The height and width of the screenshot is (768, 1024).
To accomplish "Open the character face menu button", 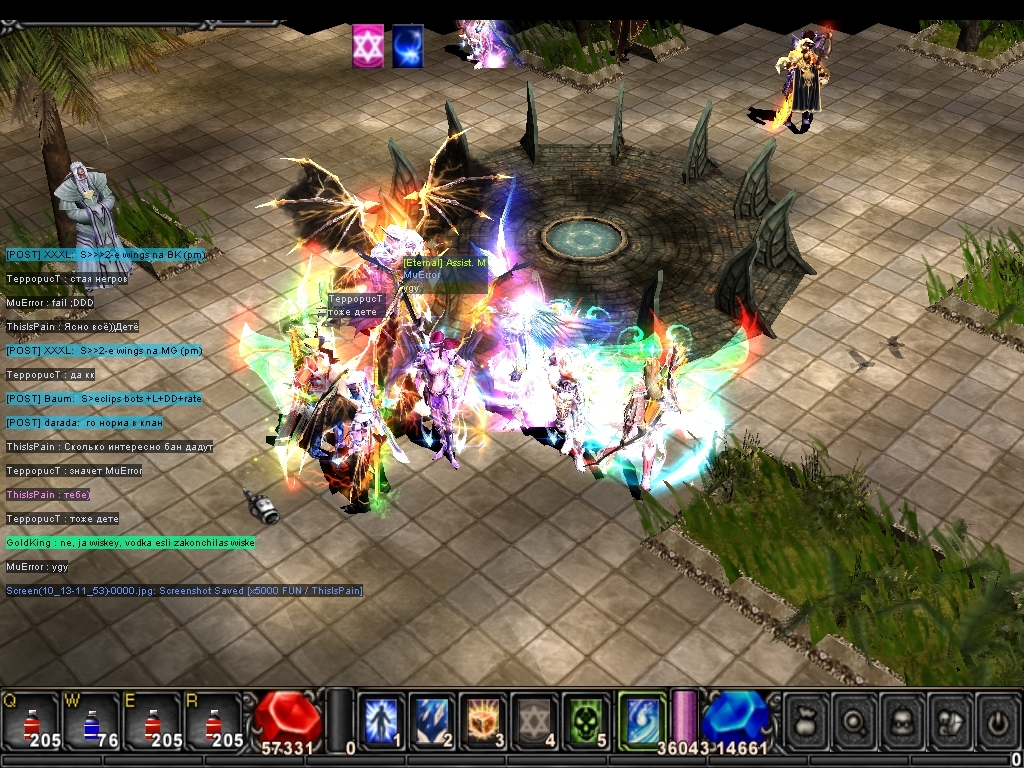I will (902, 720).
